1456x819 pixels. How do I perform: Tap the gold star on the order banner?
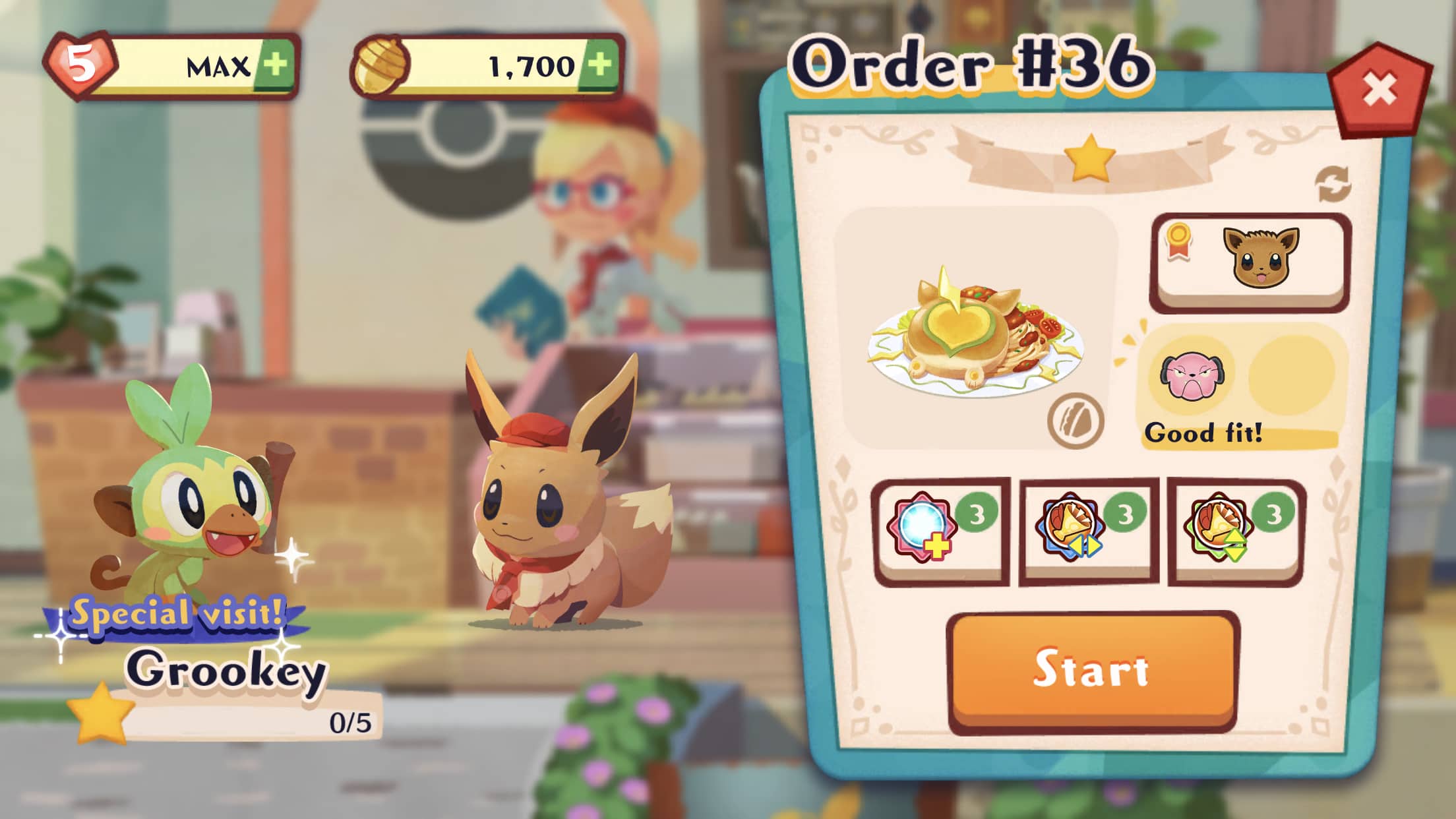coord(1089,156)
